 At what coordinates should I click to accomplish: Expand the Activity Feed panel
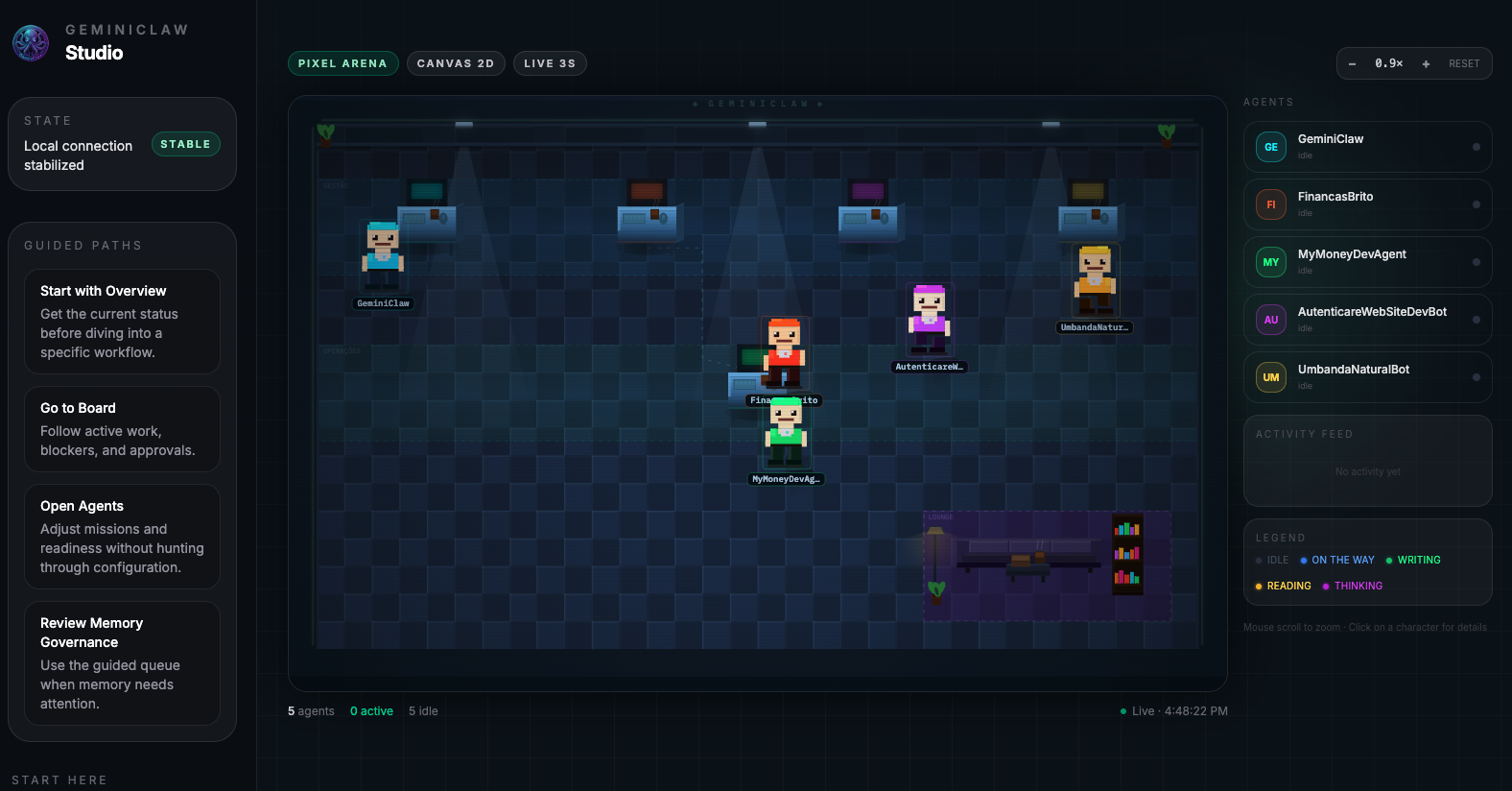click(x=1304, y=434)
